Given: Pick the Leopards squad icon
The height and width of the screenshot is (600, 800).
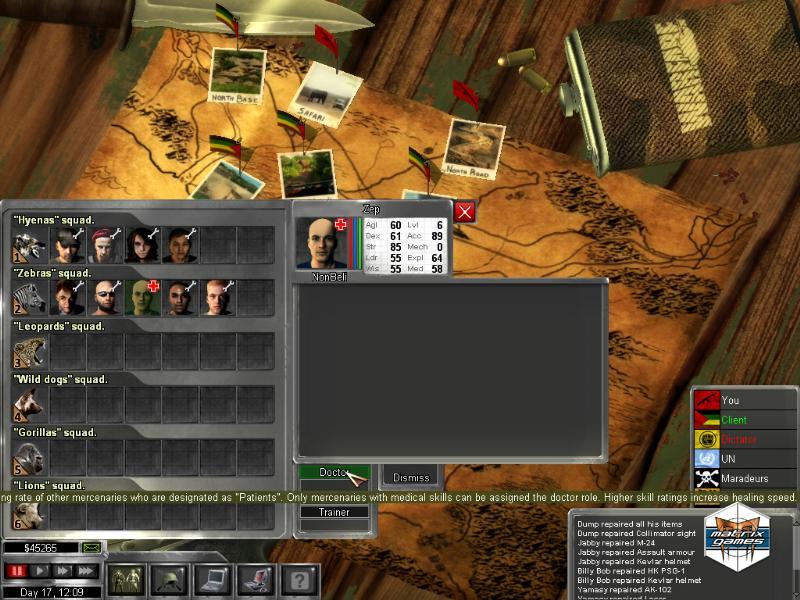Looking at the screenshot, I should (x=29, y=351).
